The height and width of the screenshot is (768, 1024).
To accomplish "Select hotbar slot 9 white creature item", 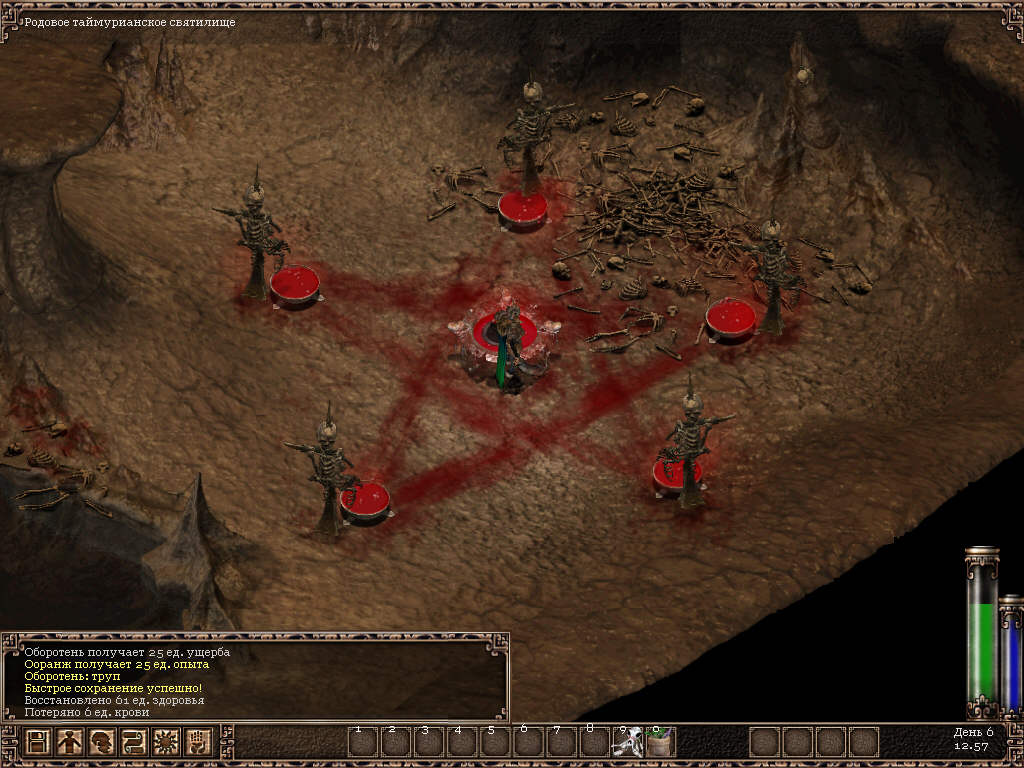I will point(628,743).
